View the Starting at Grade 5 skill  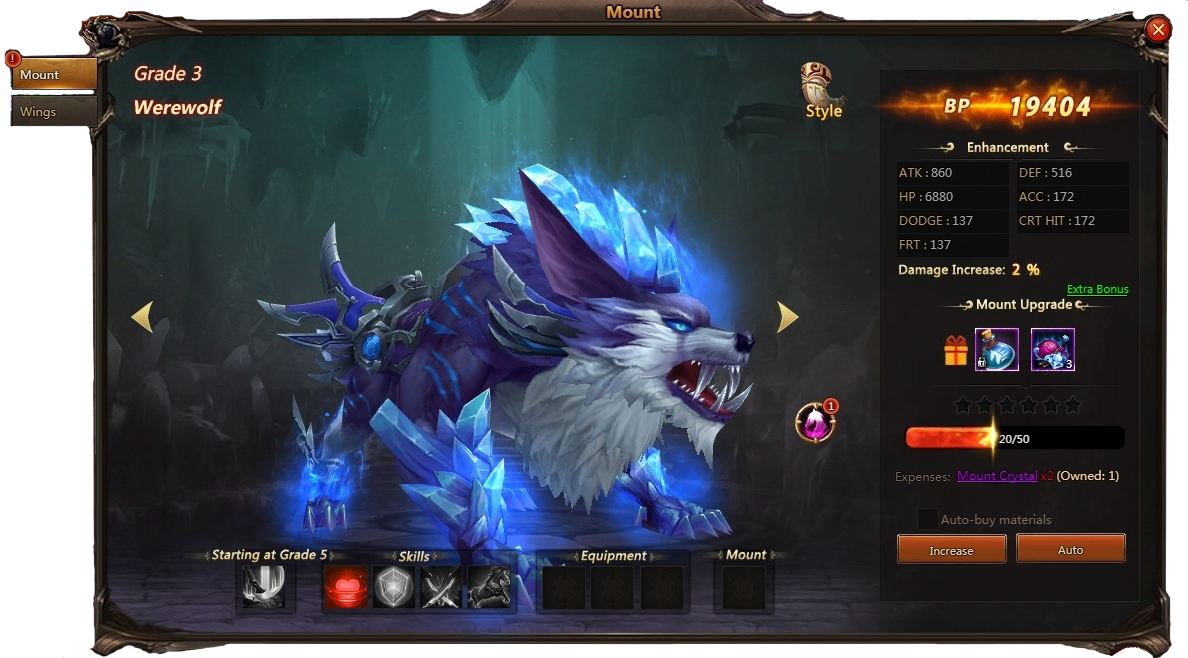[x=264, y=587]
